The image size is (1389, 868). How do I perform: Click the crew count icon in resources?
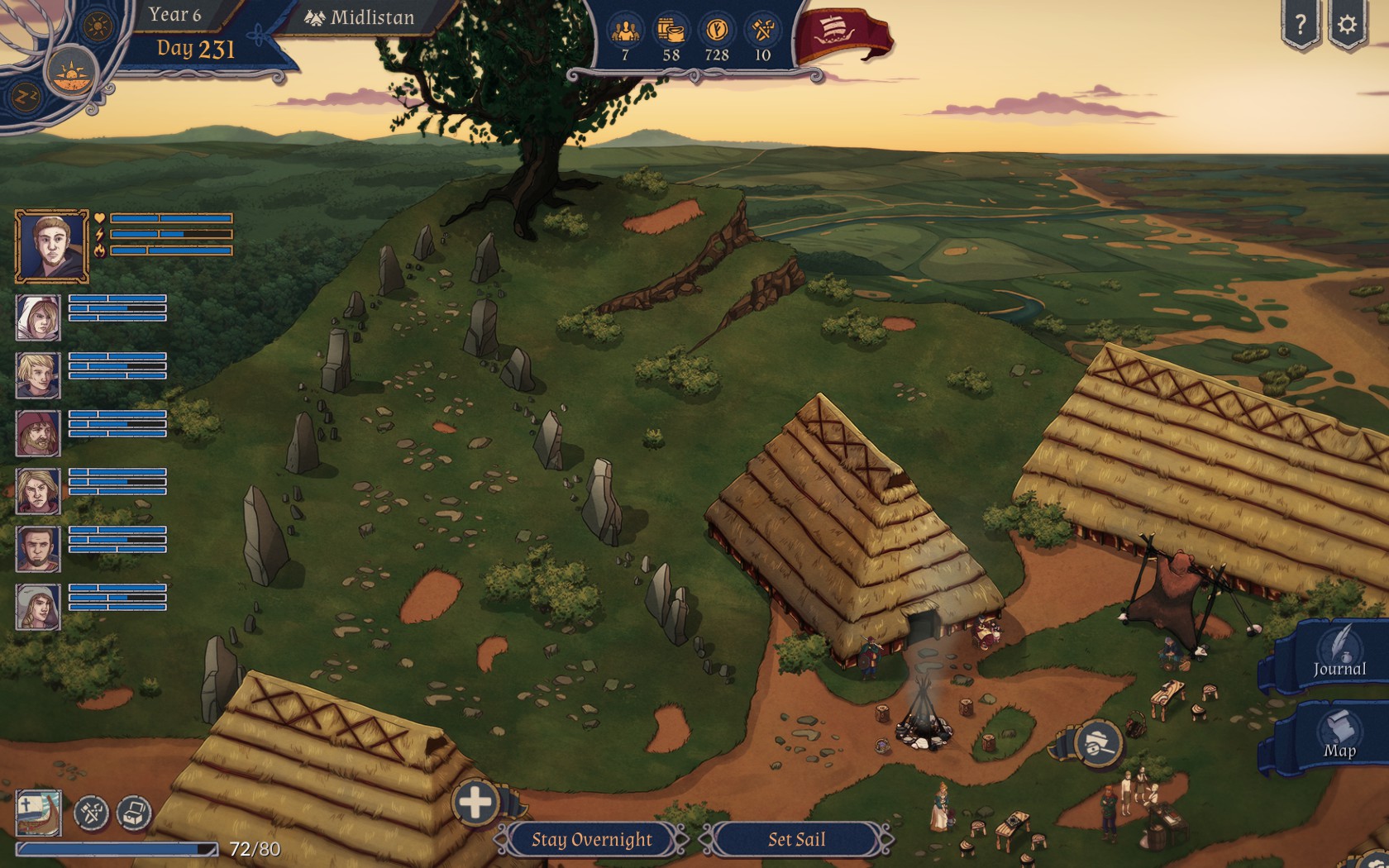click(x=625, y=31)
